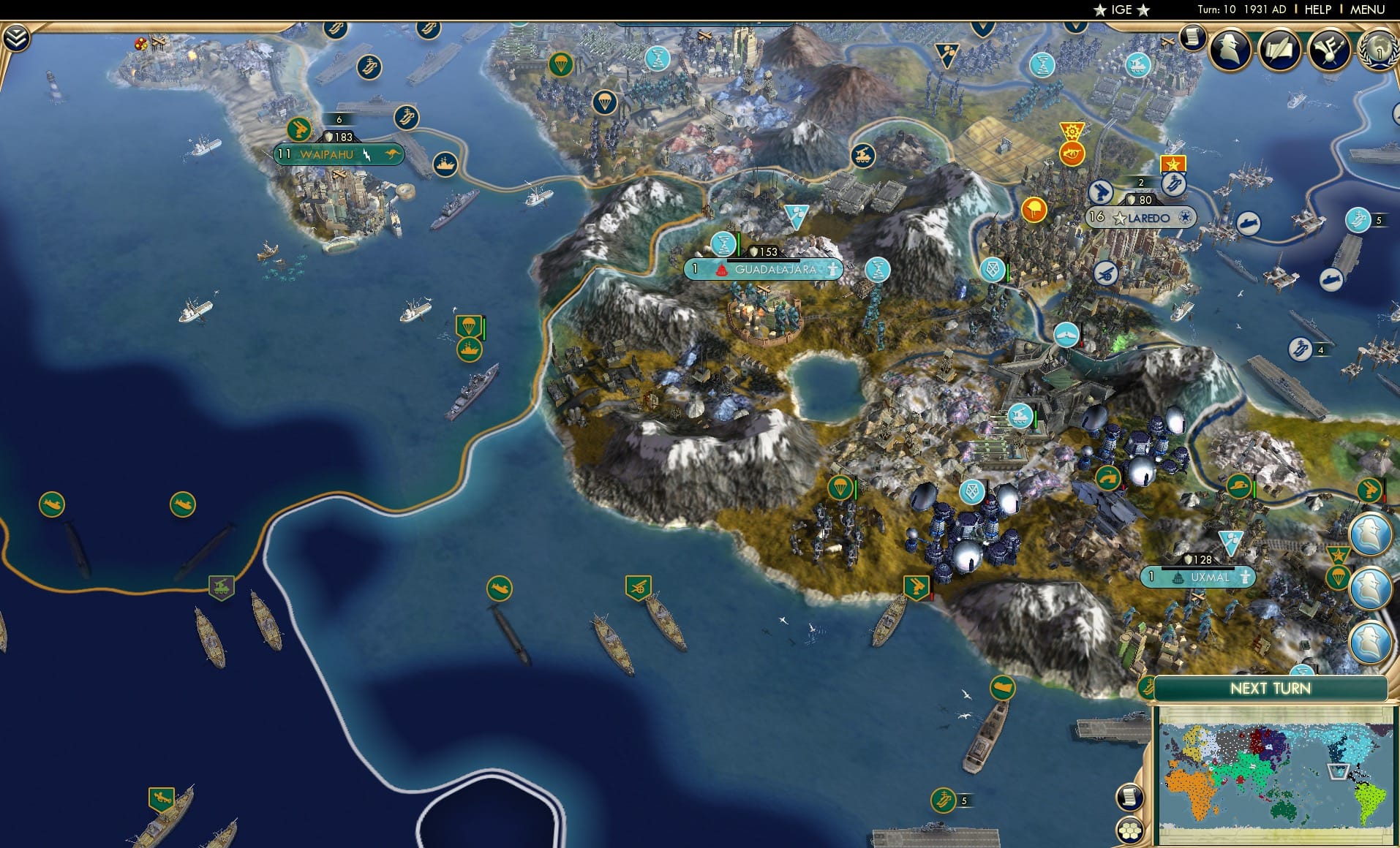Open the IGE editor at the top
1400x848 pixels.
tap(1121, 10)
